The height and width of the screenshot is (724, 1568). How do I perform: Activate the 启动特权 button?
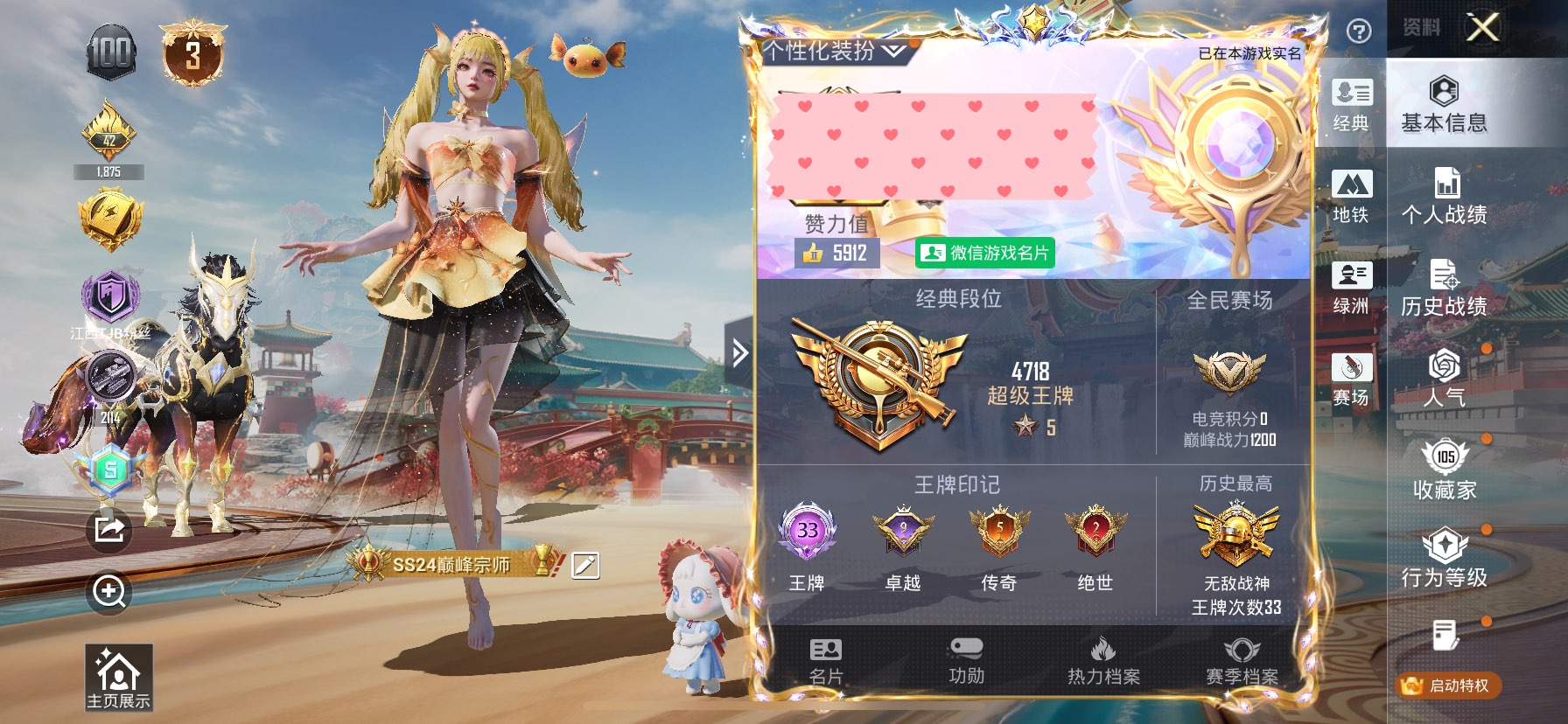(1449, 686)
